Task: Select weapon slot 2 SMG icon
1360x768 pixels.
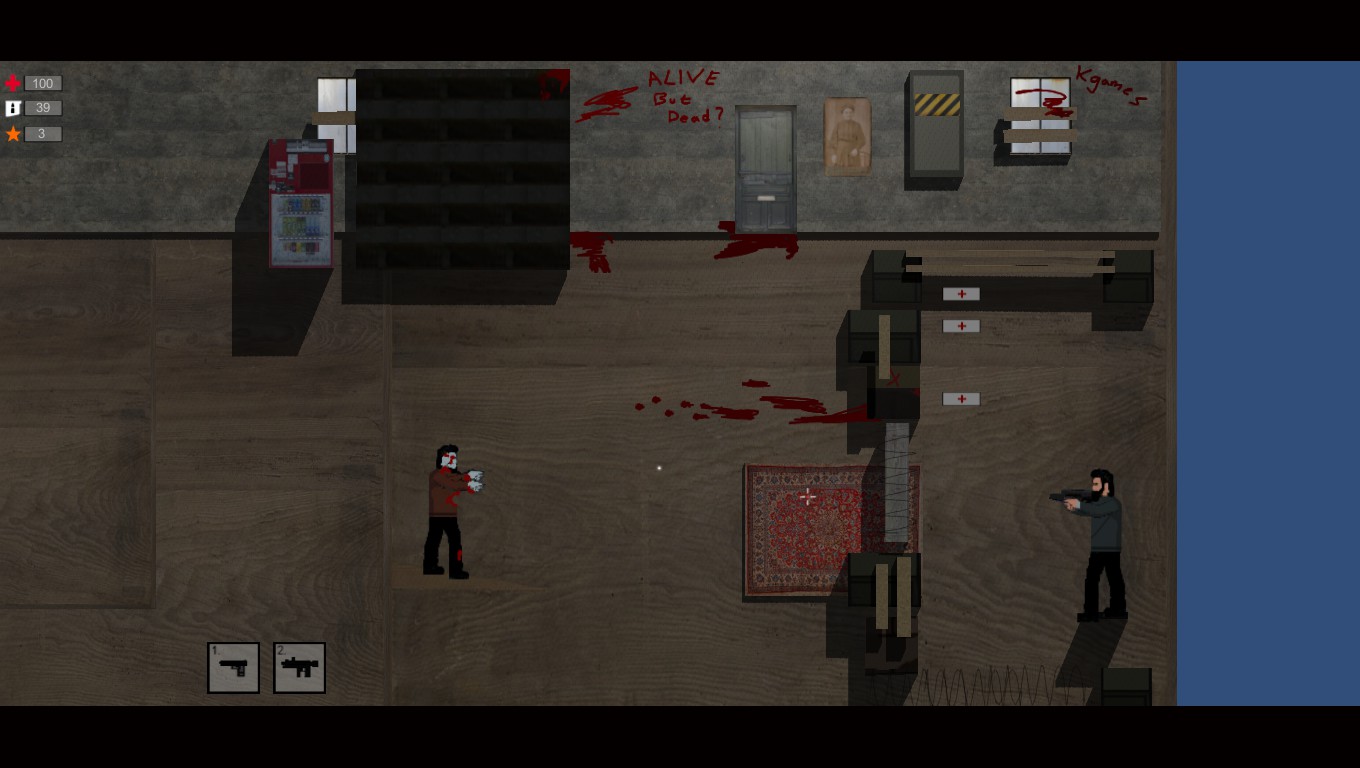Action: tap(298, 667)
